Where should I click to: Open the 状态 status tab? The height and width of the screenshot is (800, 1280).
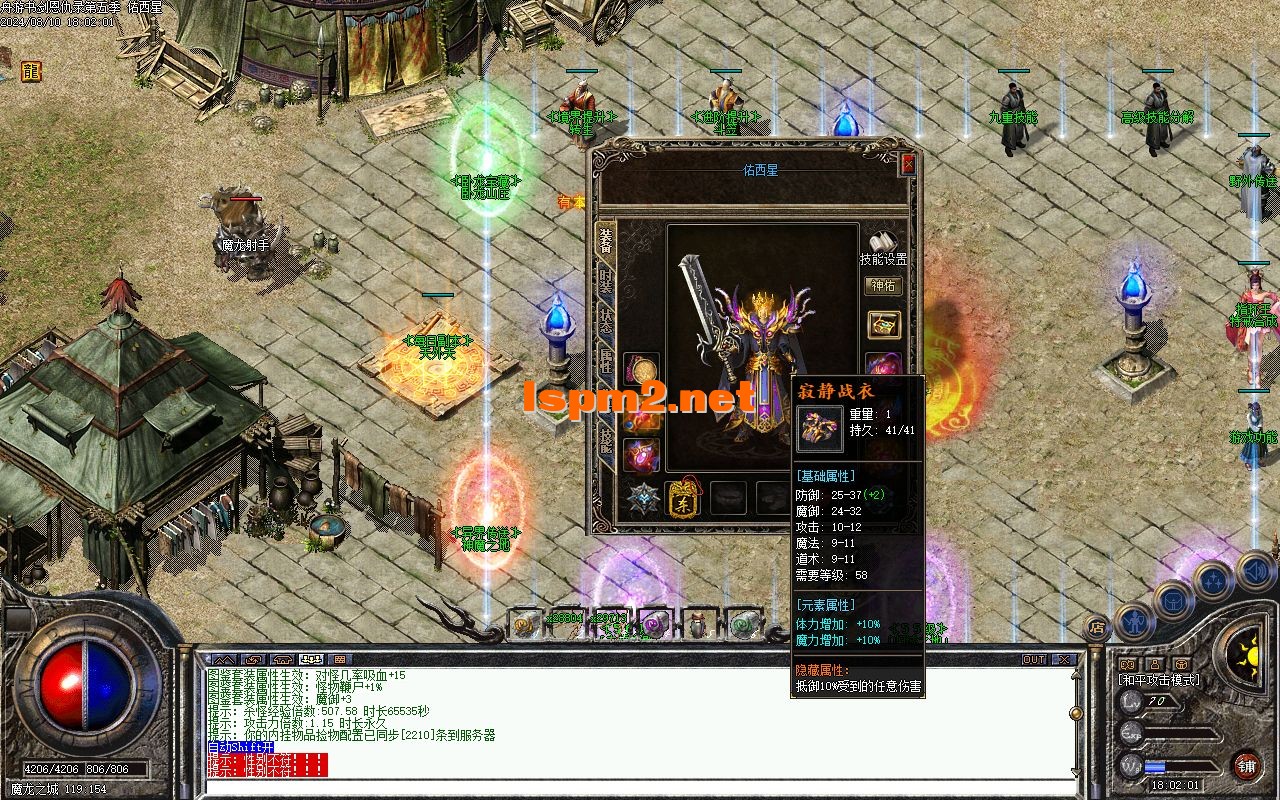point(606,323)
